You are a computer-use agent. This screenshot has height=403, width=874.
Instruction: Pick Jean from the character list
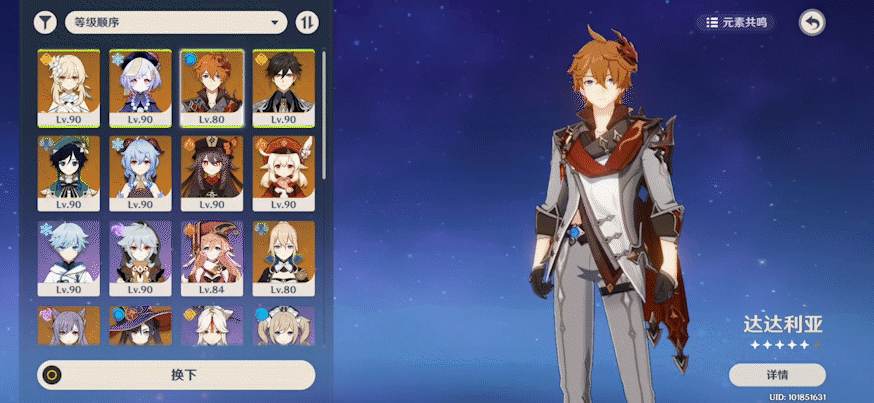(x=283, y=257)
